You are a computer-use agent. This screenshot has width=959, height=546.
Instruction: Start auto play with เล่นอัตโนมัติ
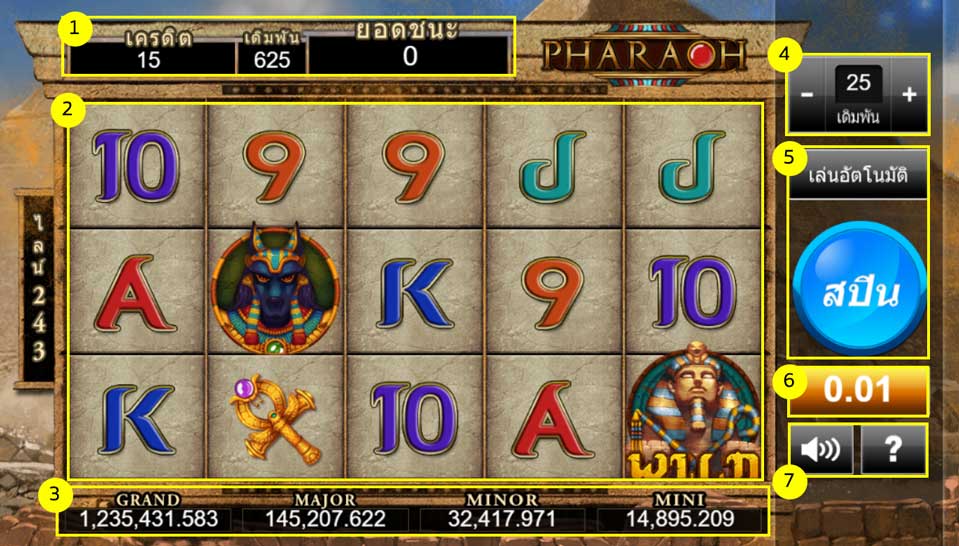click(858, 176)
